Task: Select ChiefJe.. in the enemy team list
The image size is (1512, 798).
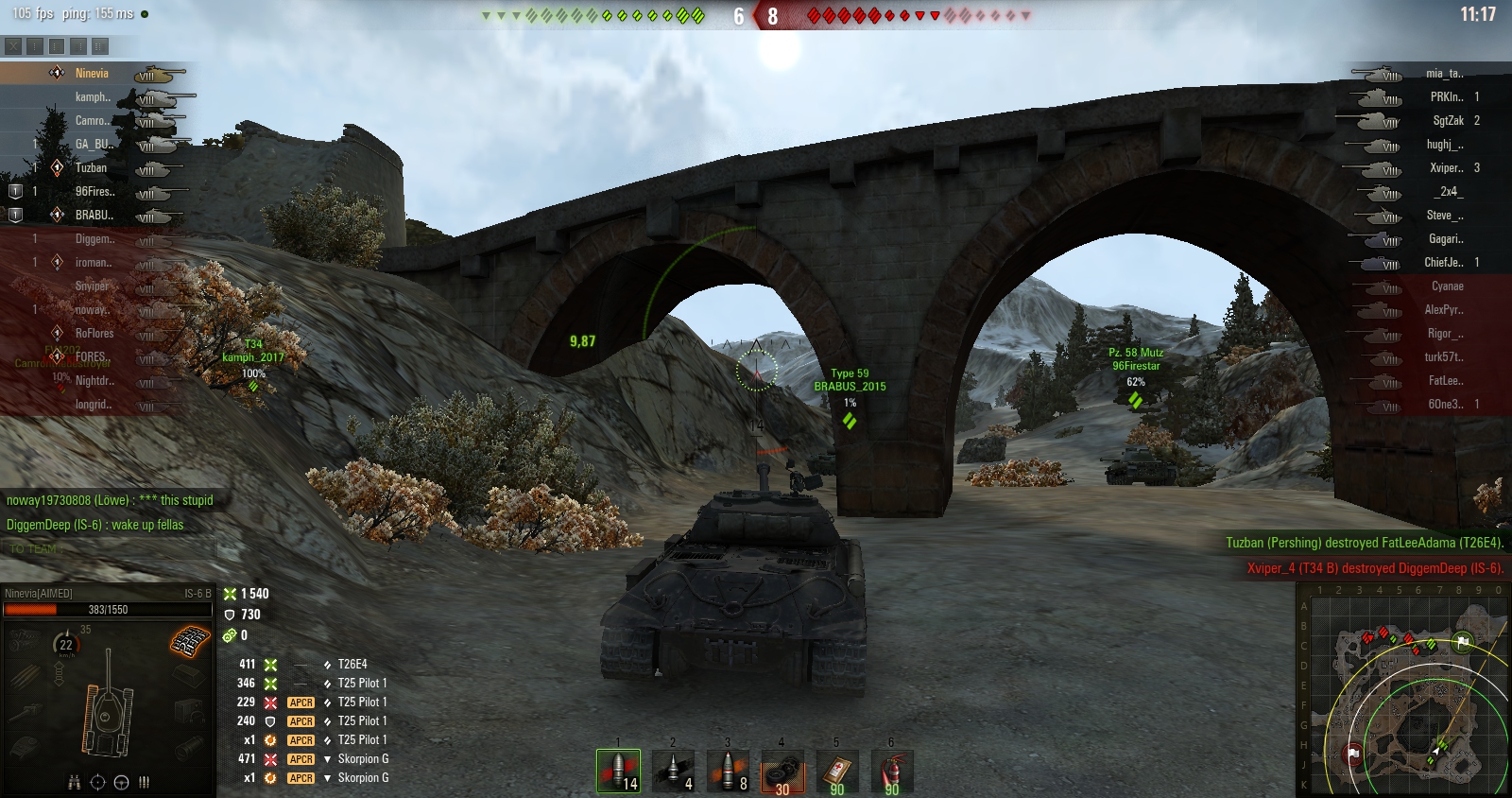Action: pyautogui.click(x=1443, y=263)
